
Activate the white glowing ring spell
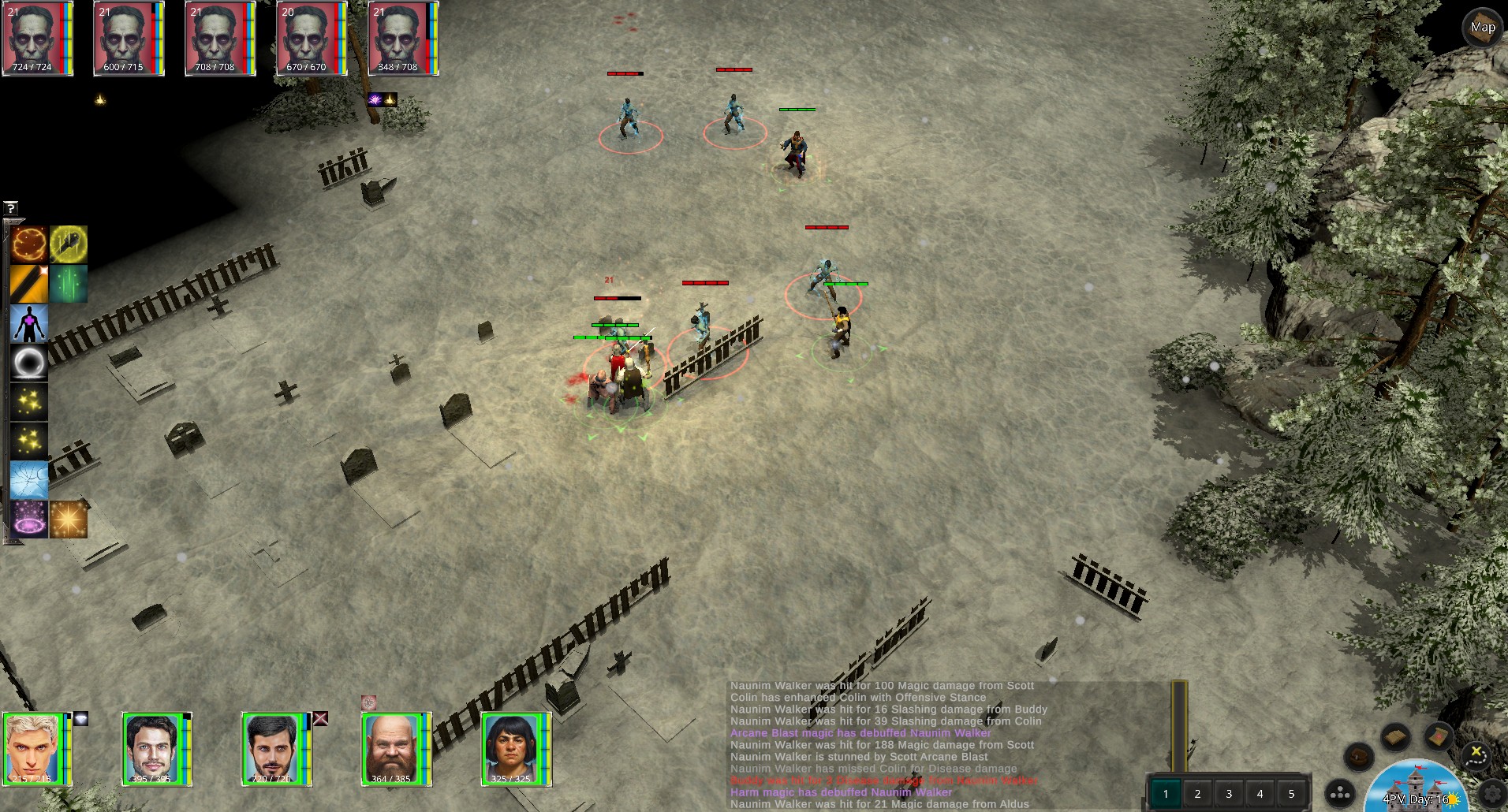29,363
